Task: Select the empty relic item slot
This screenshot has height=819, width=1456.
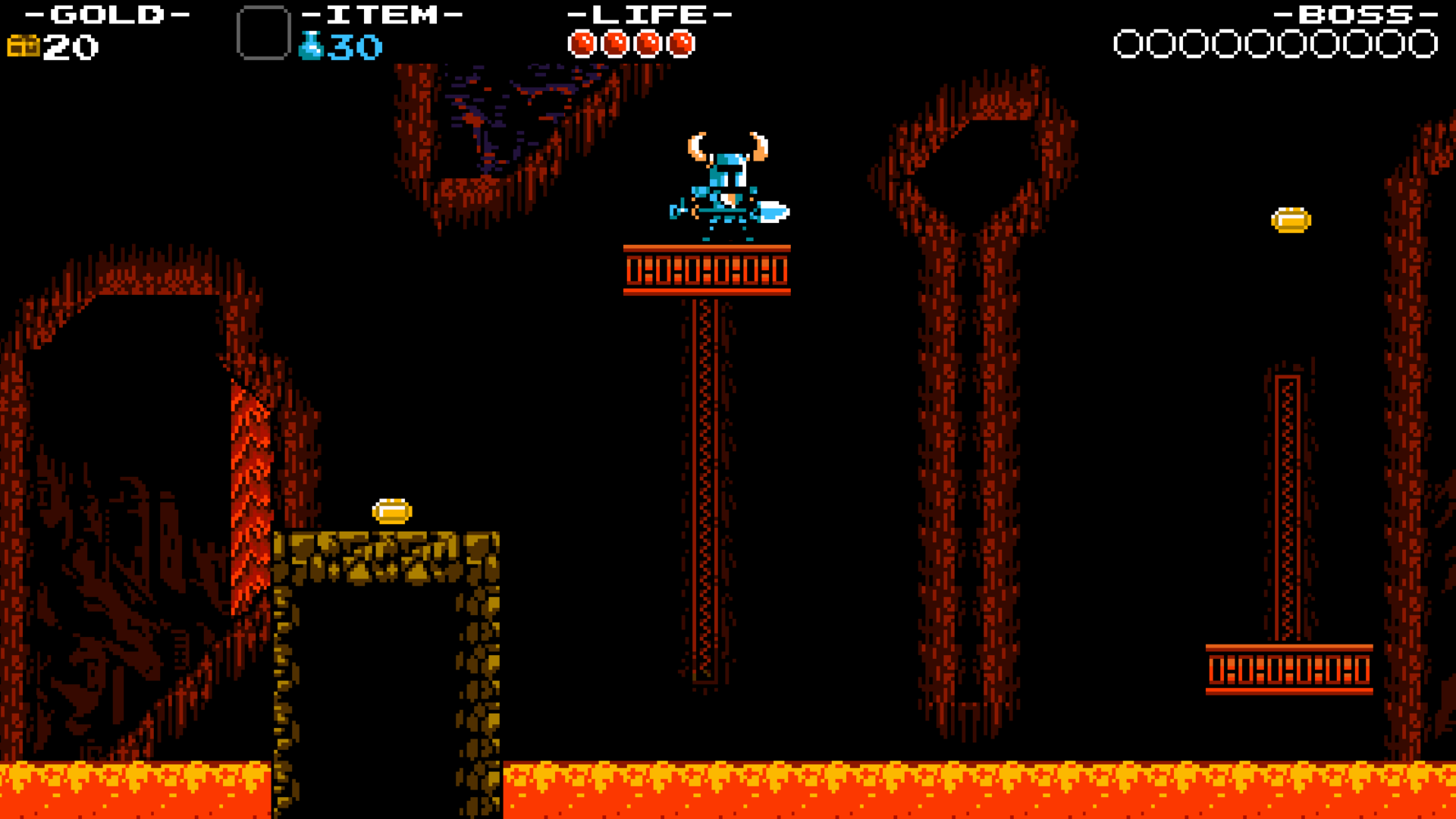Action: (263, 33)
